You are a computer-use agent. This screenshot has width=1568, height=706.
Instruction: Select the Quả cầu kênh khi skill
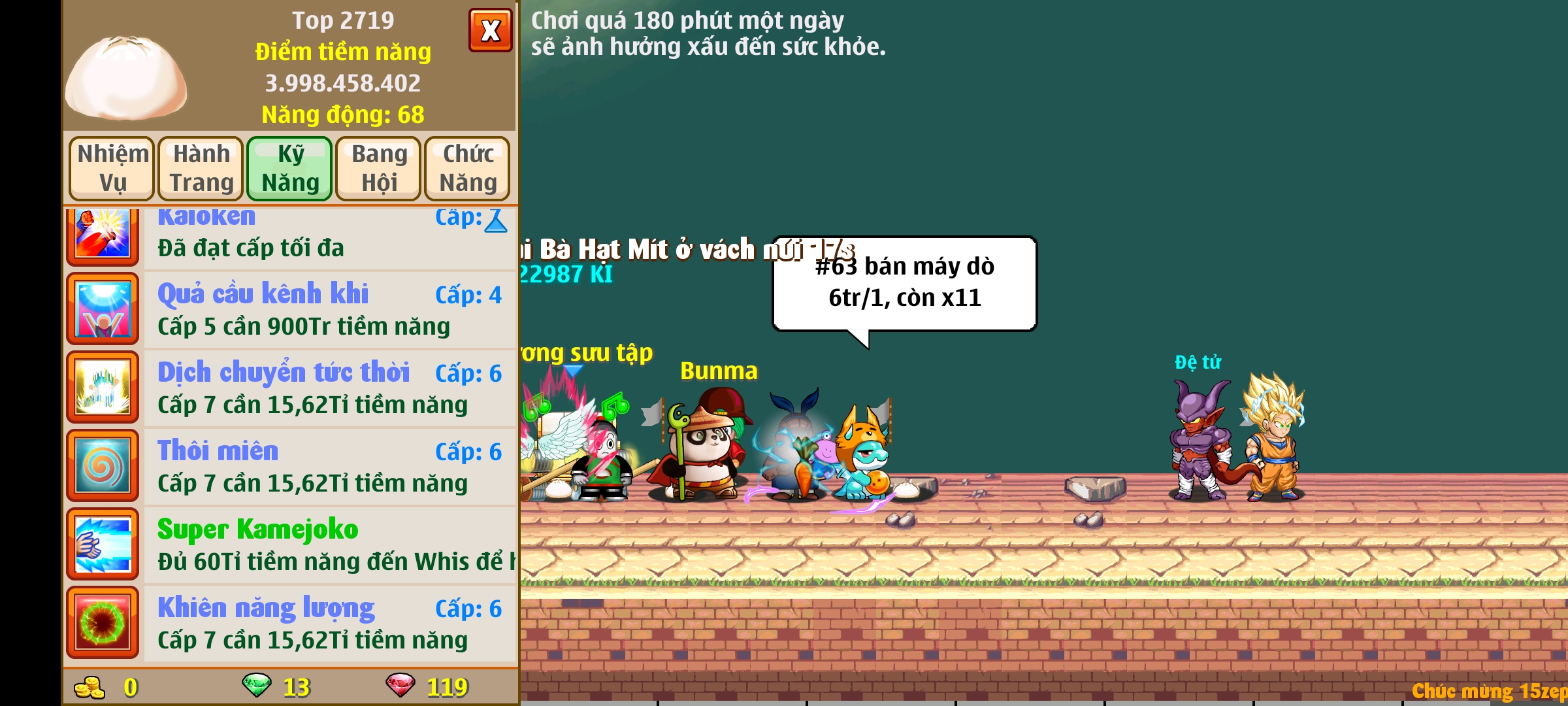(329, 309)
